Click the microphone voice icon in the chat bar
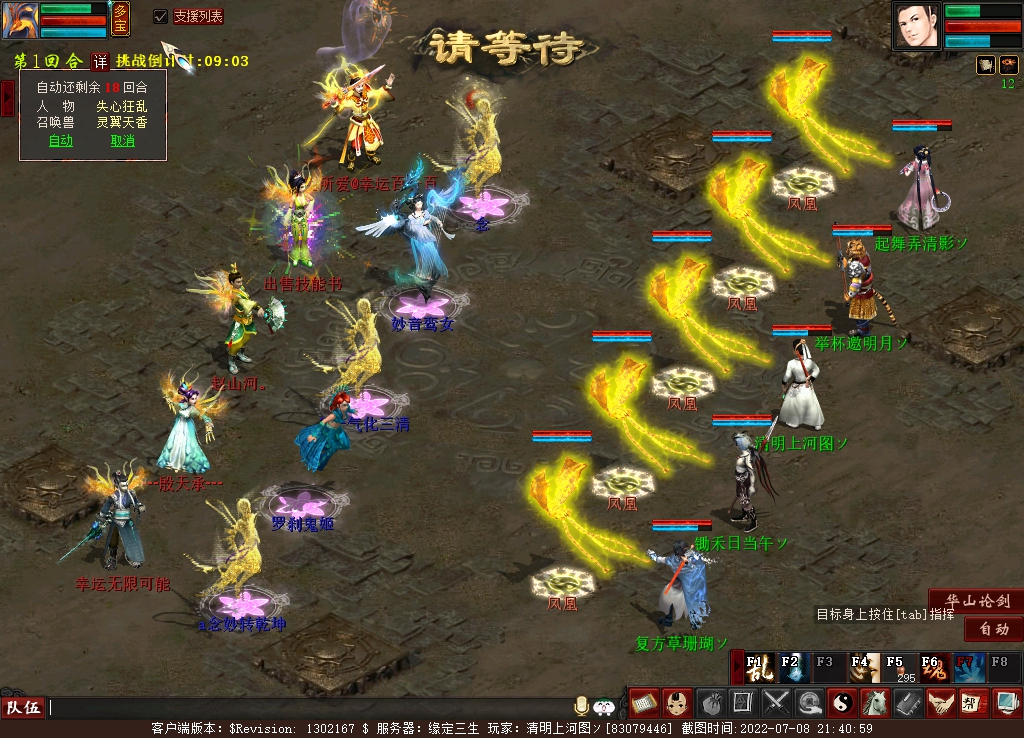 (x=581, y=706)
